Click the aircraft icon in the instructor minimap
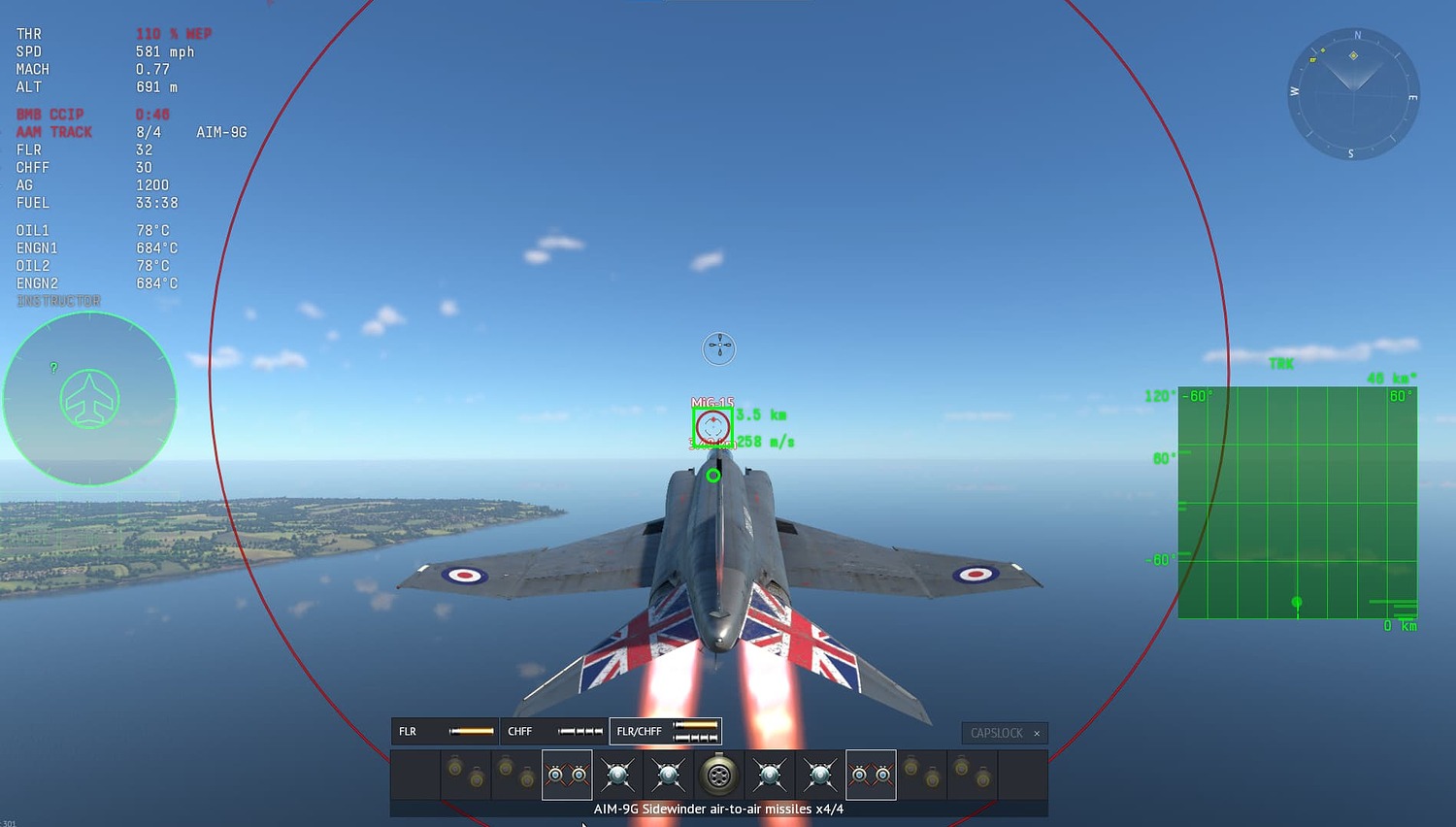Screen dimensions: 1456x827 tap(90, 398)
